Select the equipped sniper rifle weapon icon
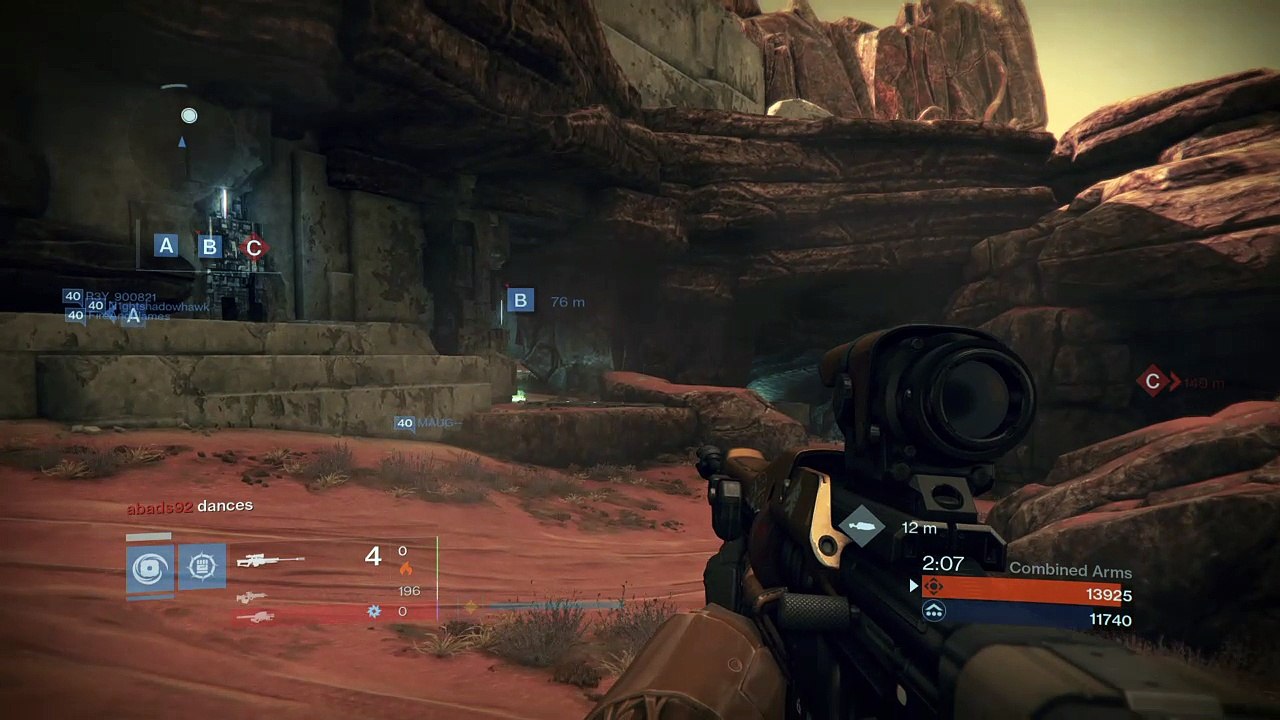The image size is (1280, 720). (x=270, y=561)
